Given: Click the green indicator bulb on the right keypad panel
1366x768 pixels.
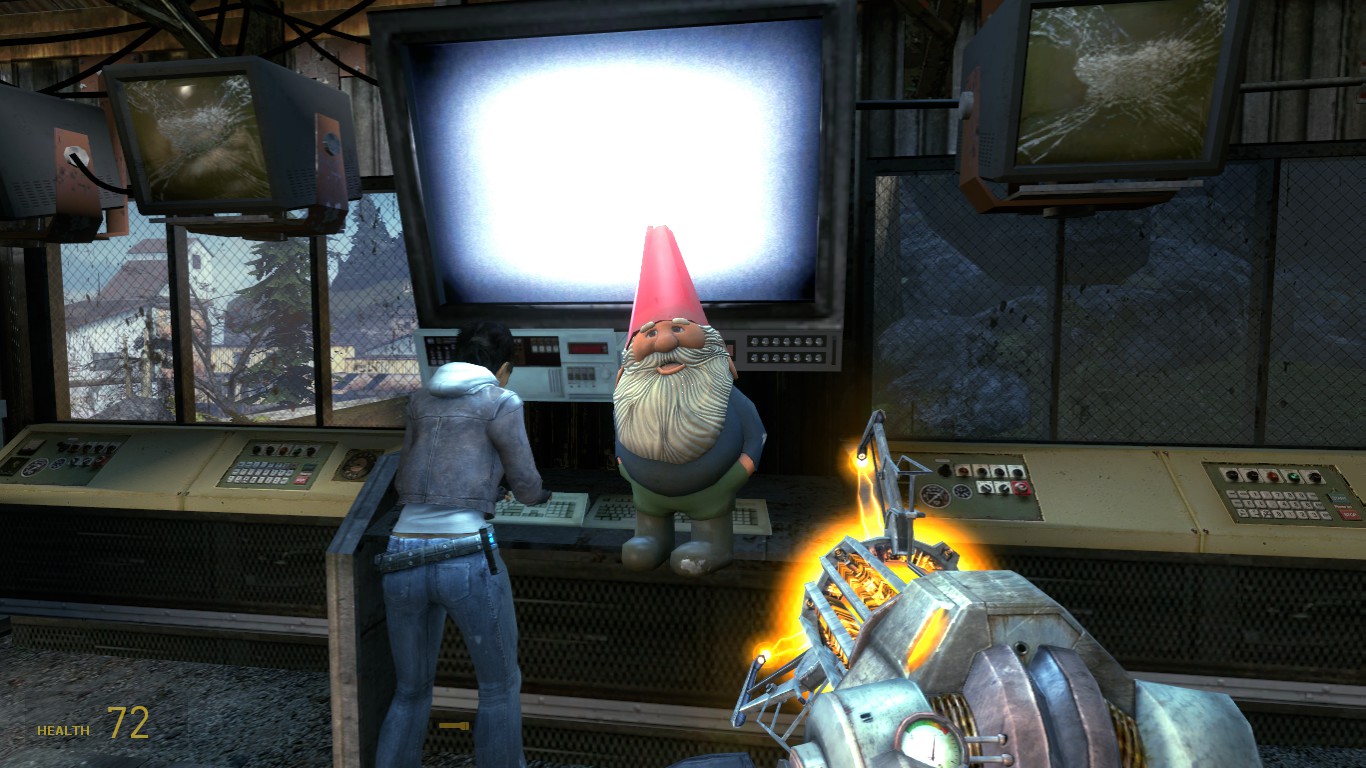Looking at the screenshot, I should coord(1295,475).
